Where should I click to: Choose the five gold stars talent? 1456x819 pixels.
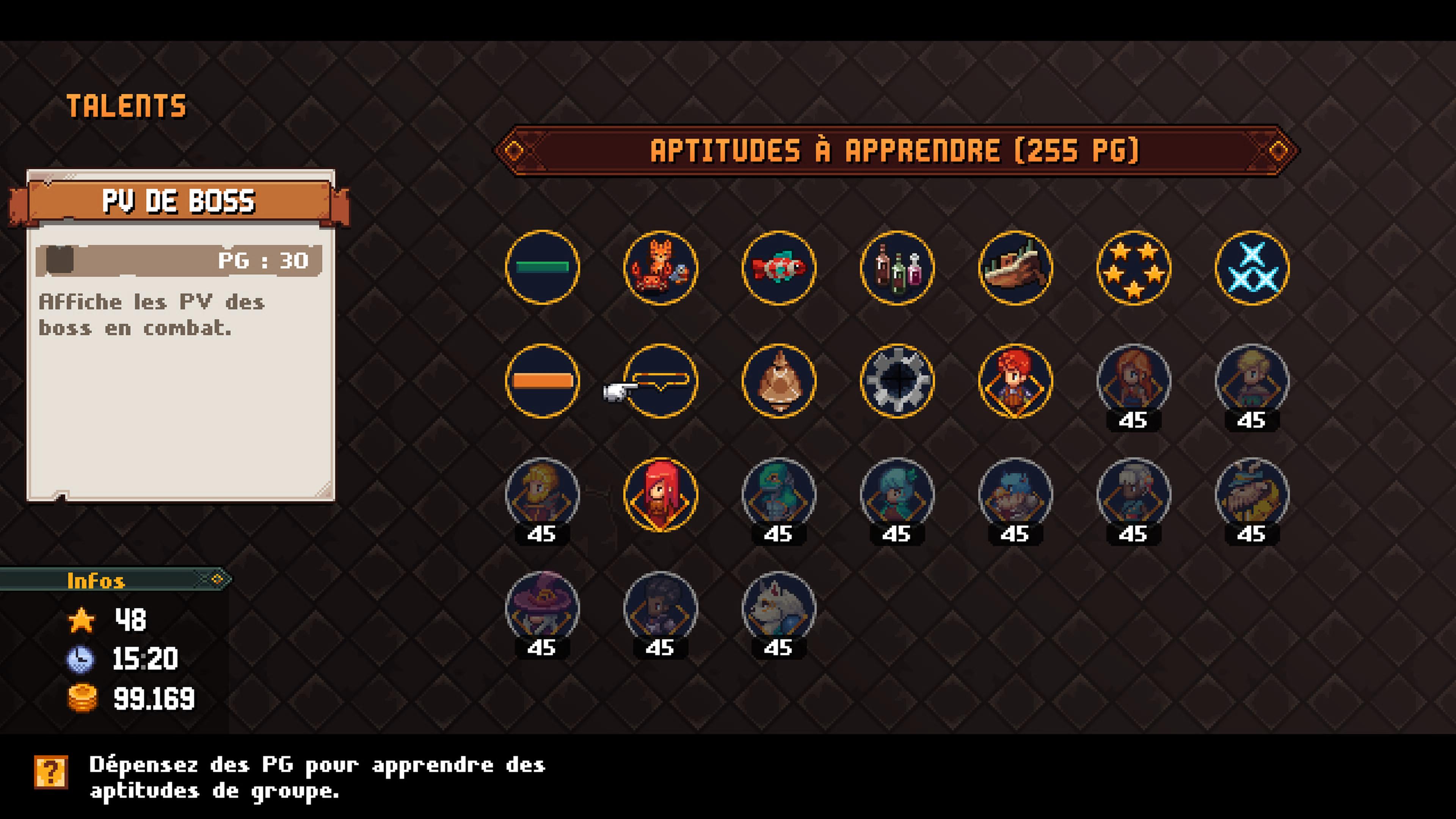(1133, 267)
